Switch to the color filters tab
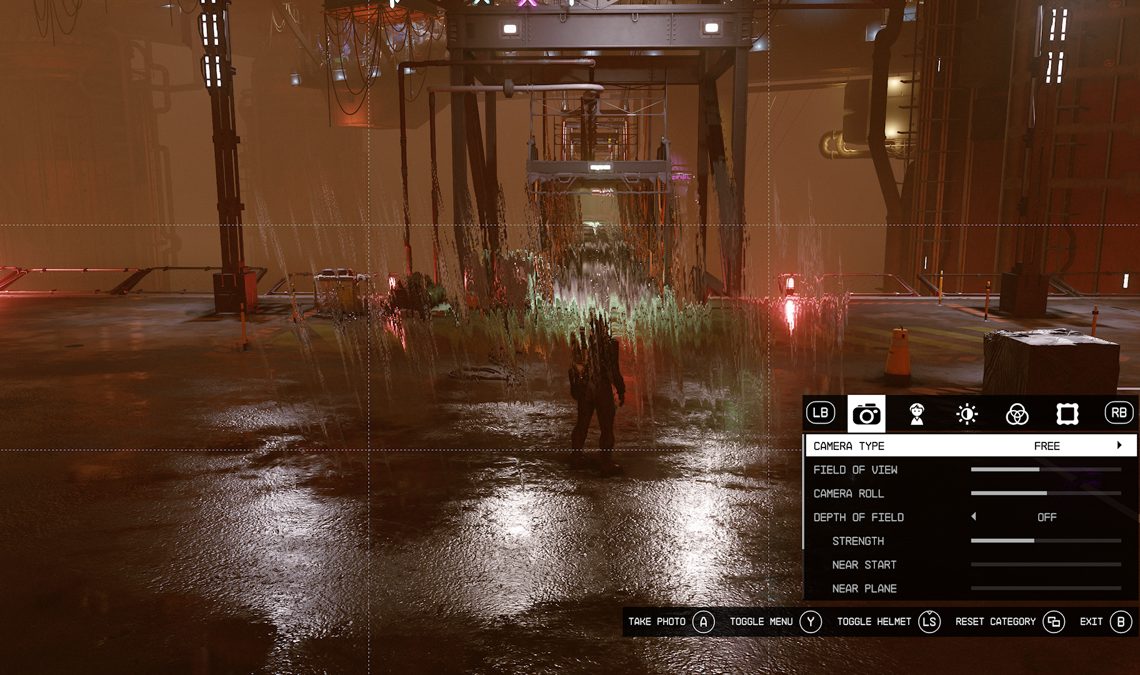This screenshot has width=1140, height=675. [x=1017, y=414]
